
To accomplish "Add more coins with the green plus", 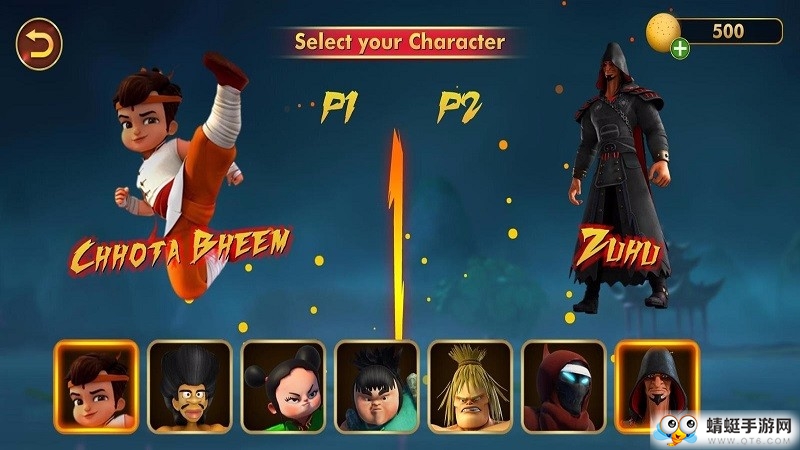I will 680,47.
